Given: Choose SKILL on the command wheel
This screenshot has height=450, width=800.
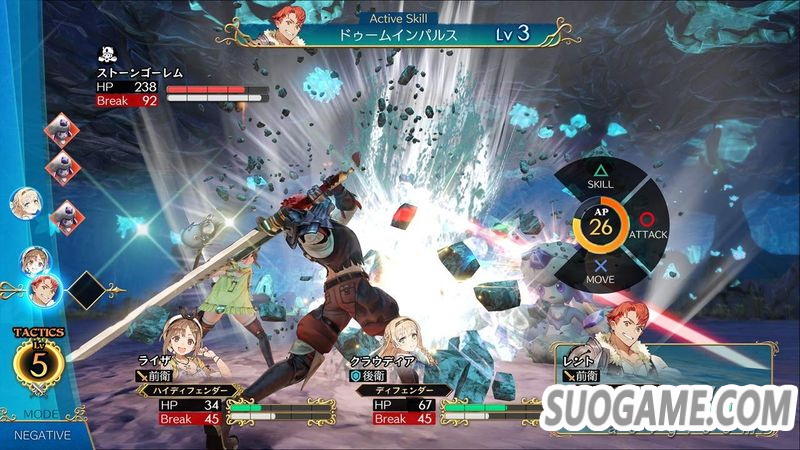Looking at the screenshot, I should point(601,177).
